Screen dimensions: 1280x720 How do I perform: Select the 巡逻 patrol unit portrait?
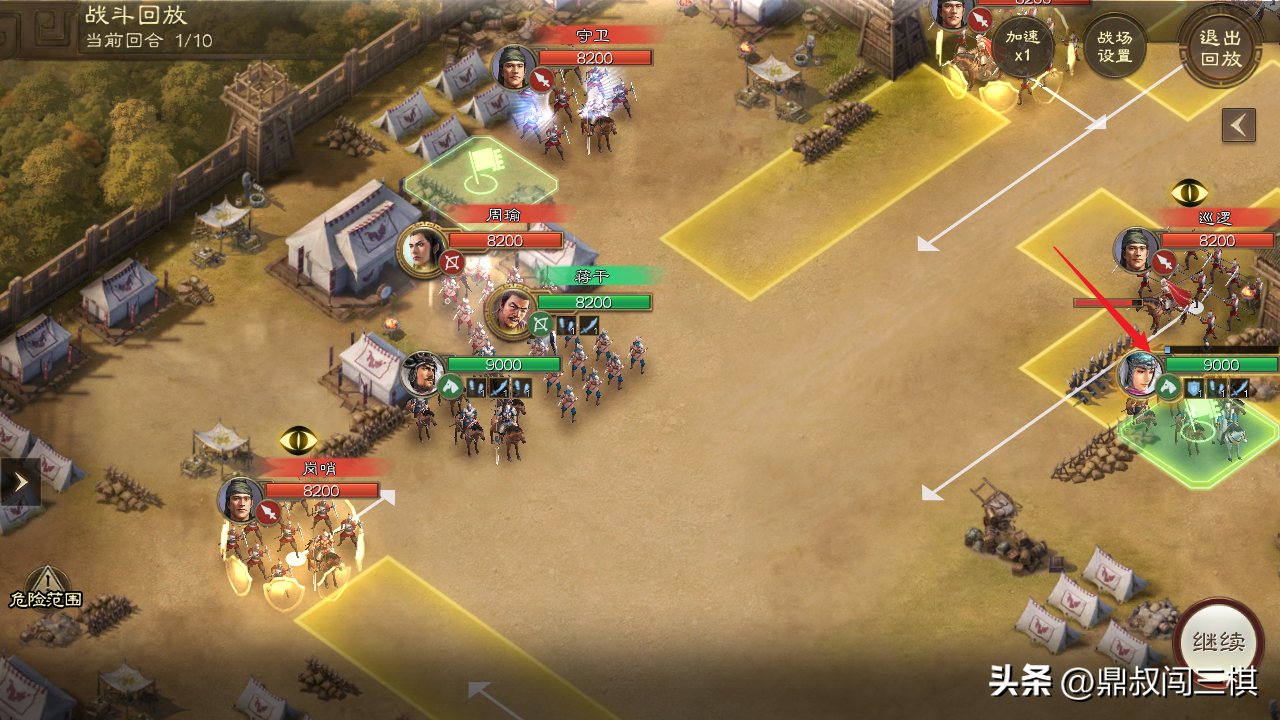tap(1137, 251)
